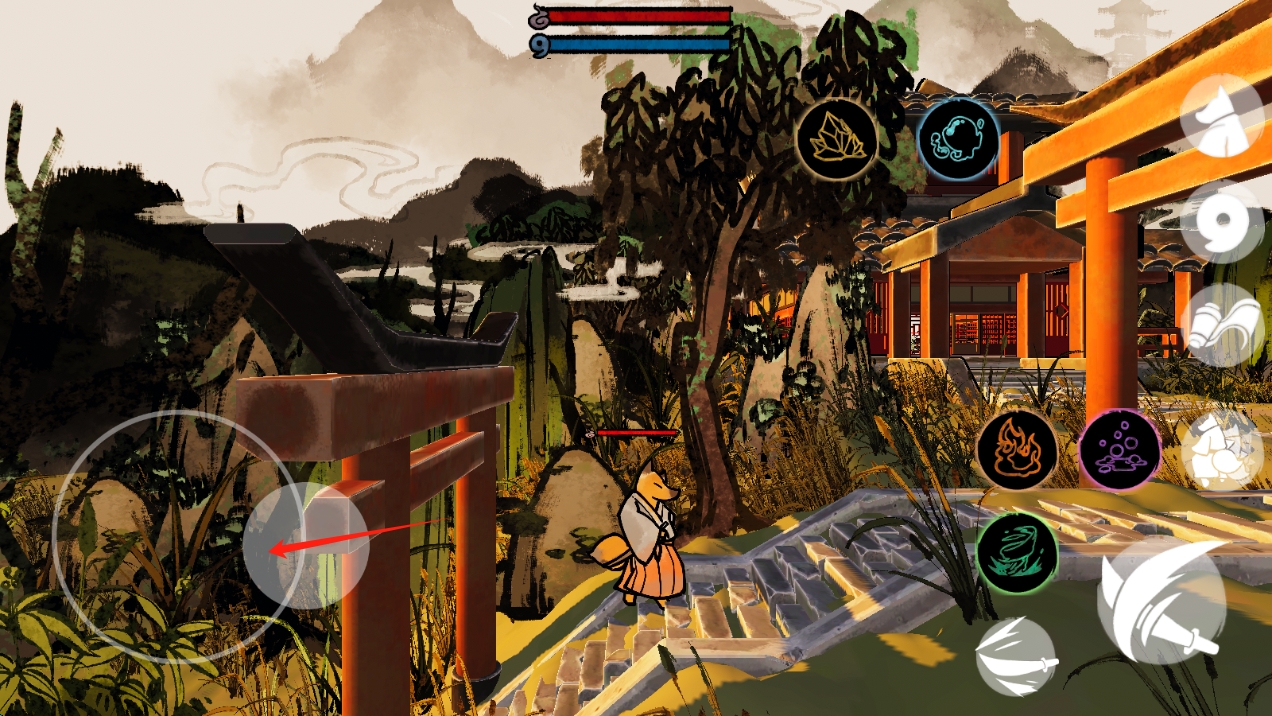Viewport: 1272px width, 716px height.
Task: Tap the white fox figure button
Action: pyautogui.click(x=1221, y=449)
